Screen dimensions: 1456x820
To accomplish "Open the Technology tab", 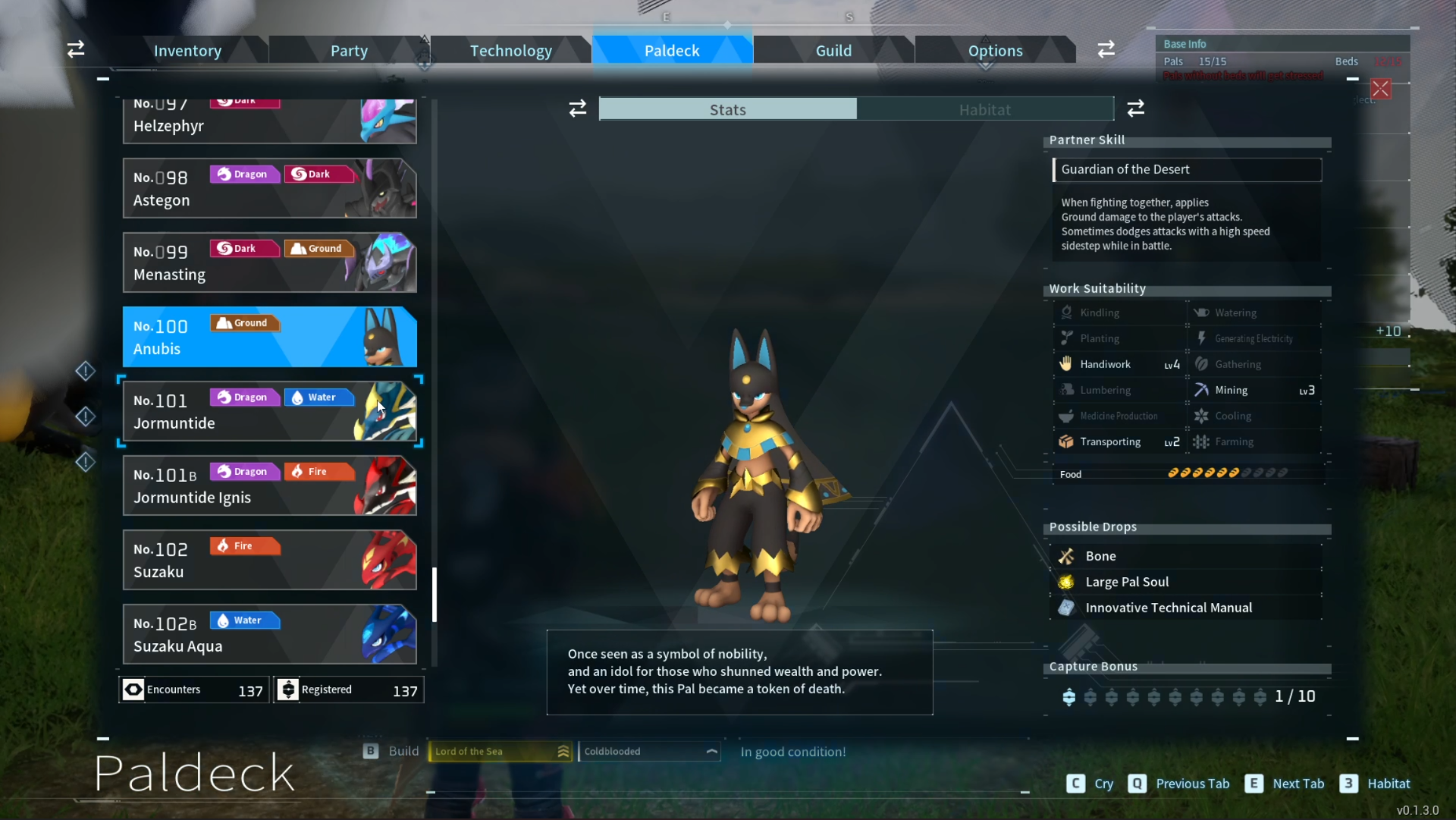I will pos(510,50).
